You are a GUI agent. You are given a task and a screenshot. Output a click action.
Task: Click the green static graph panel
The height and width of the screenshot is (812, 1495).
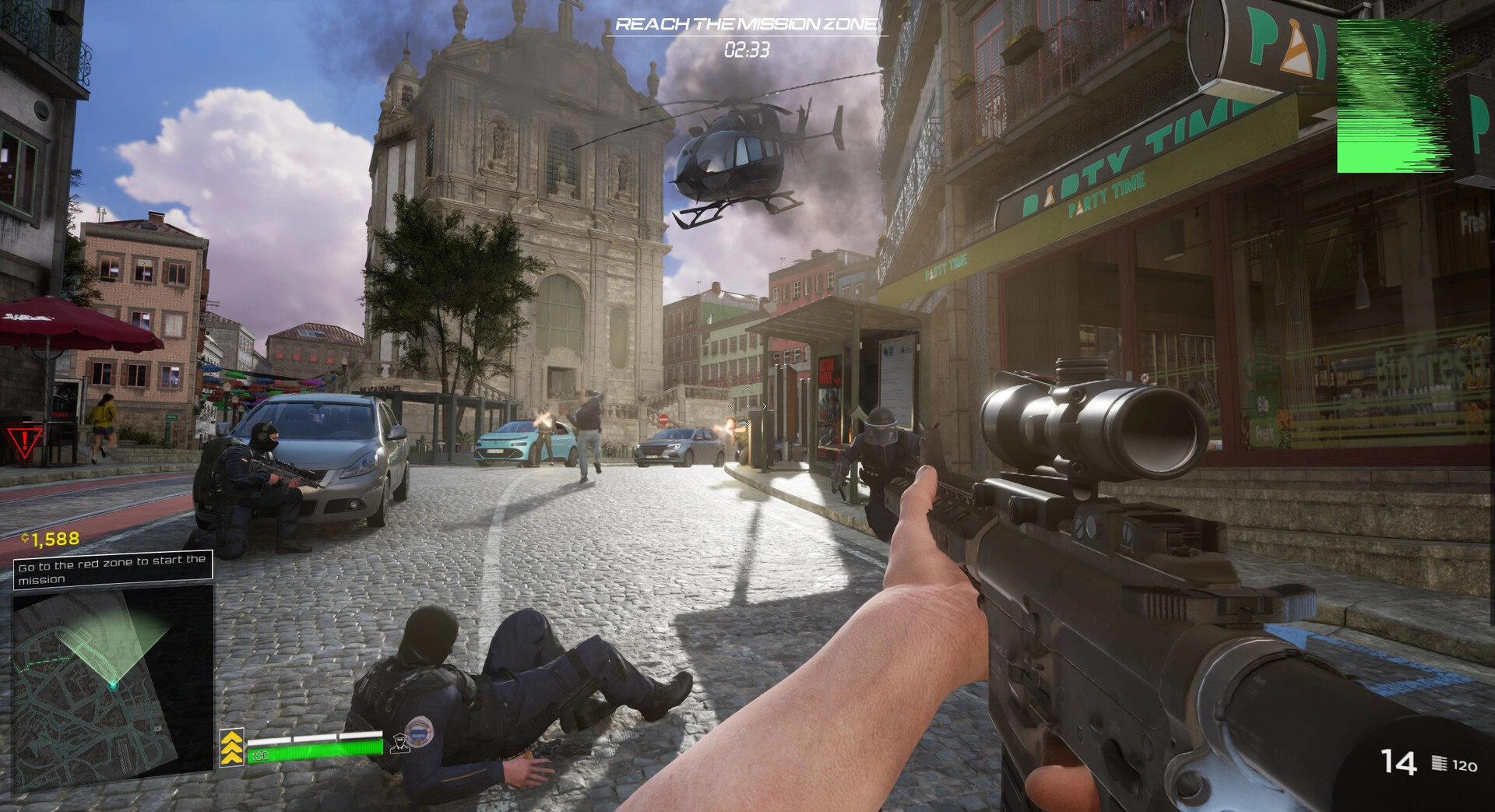tap(1394, 96)
